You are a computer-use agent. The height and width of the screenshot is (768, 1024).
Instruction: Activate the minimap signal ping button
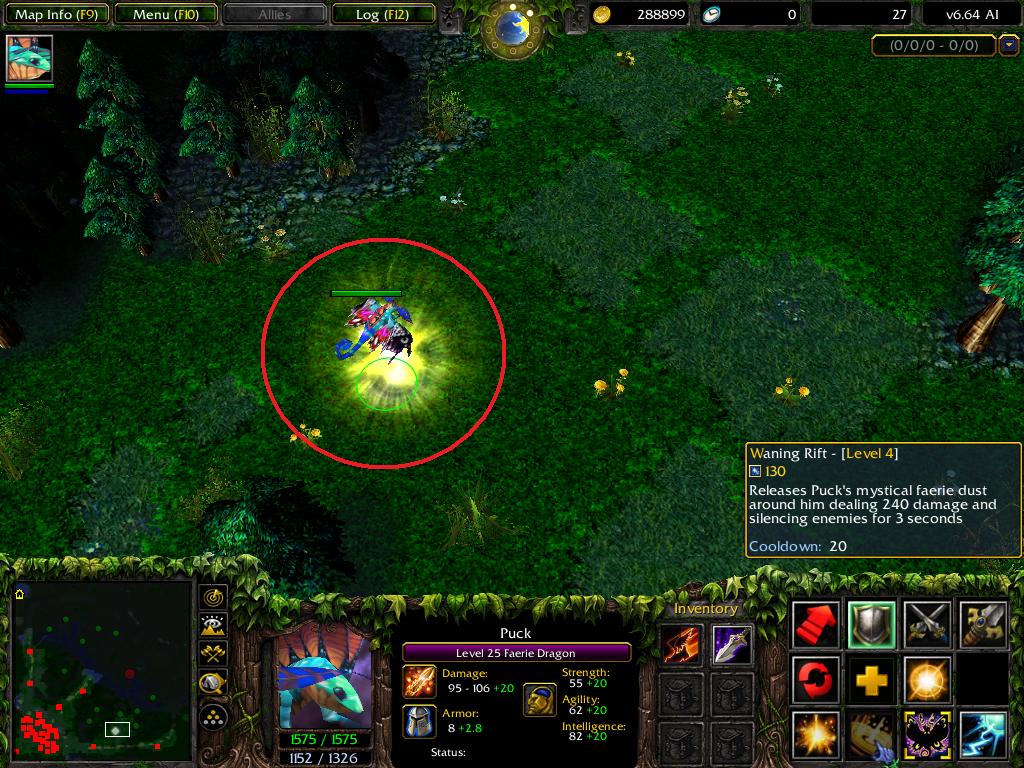pos(213,597)
